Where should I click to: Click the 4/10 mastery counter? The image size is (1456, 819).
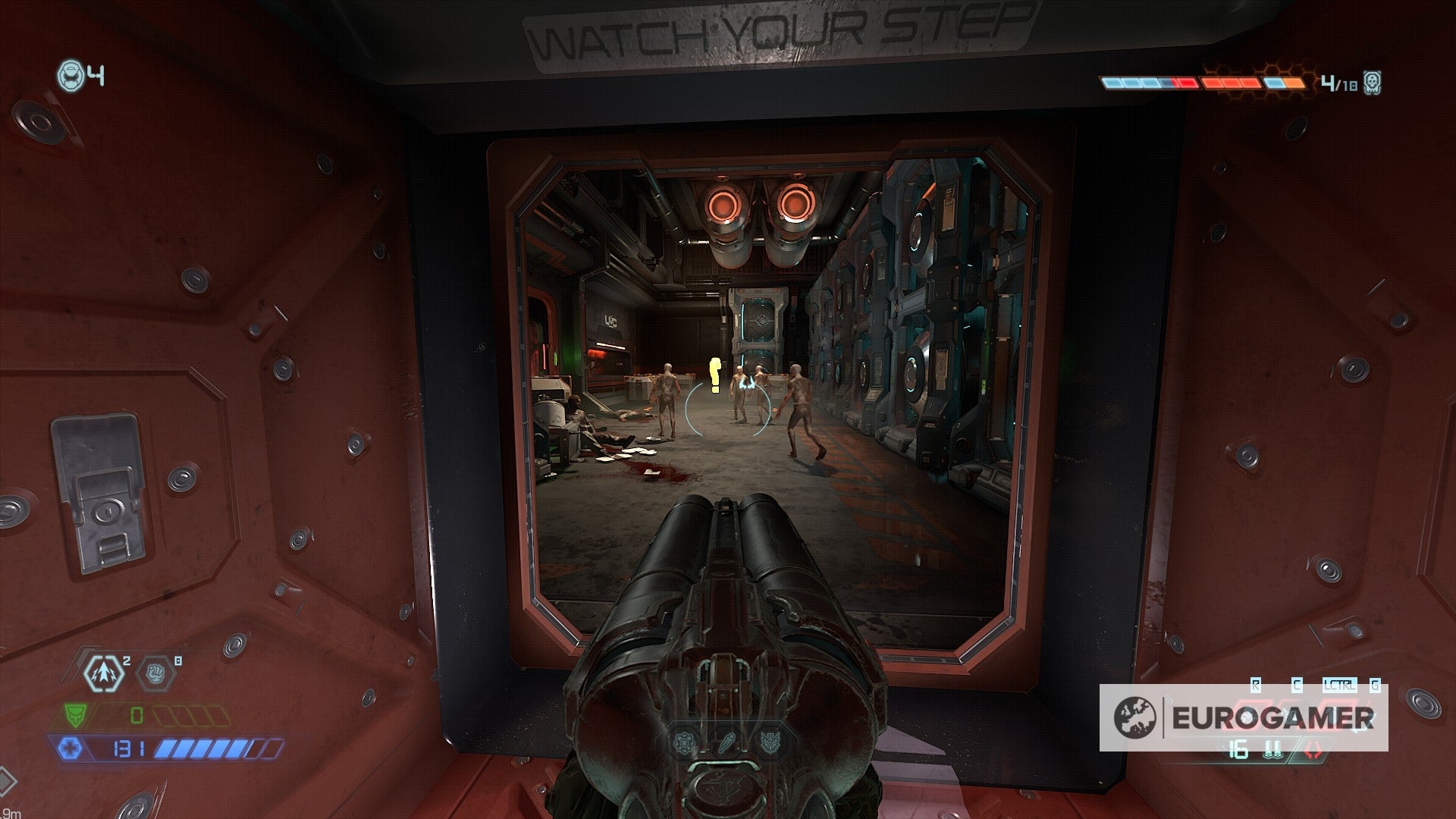(1339, 83)
